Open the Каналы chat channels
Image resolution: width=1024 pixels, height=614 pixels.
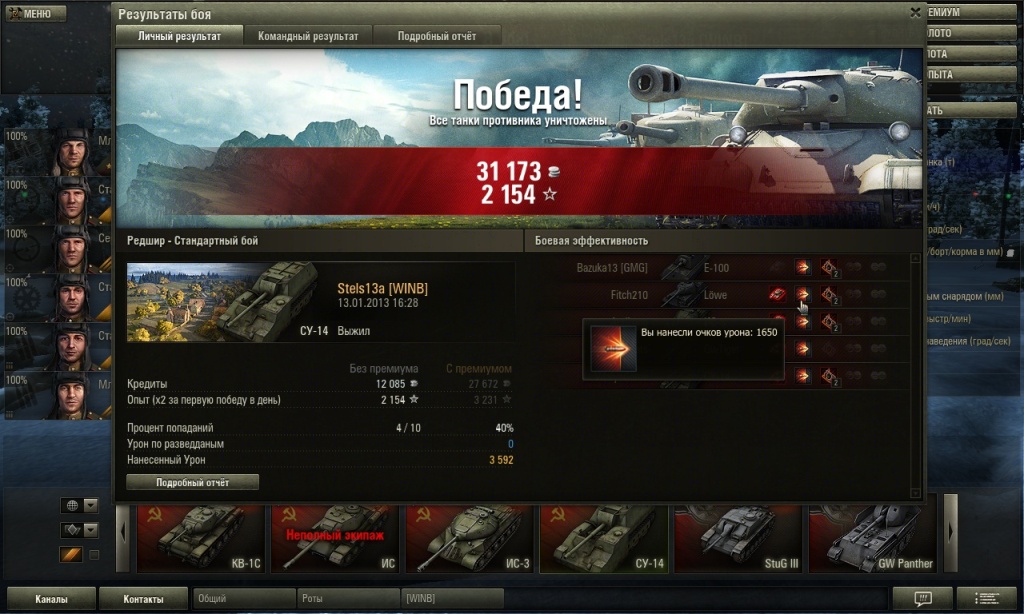(50, 599)
